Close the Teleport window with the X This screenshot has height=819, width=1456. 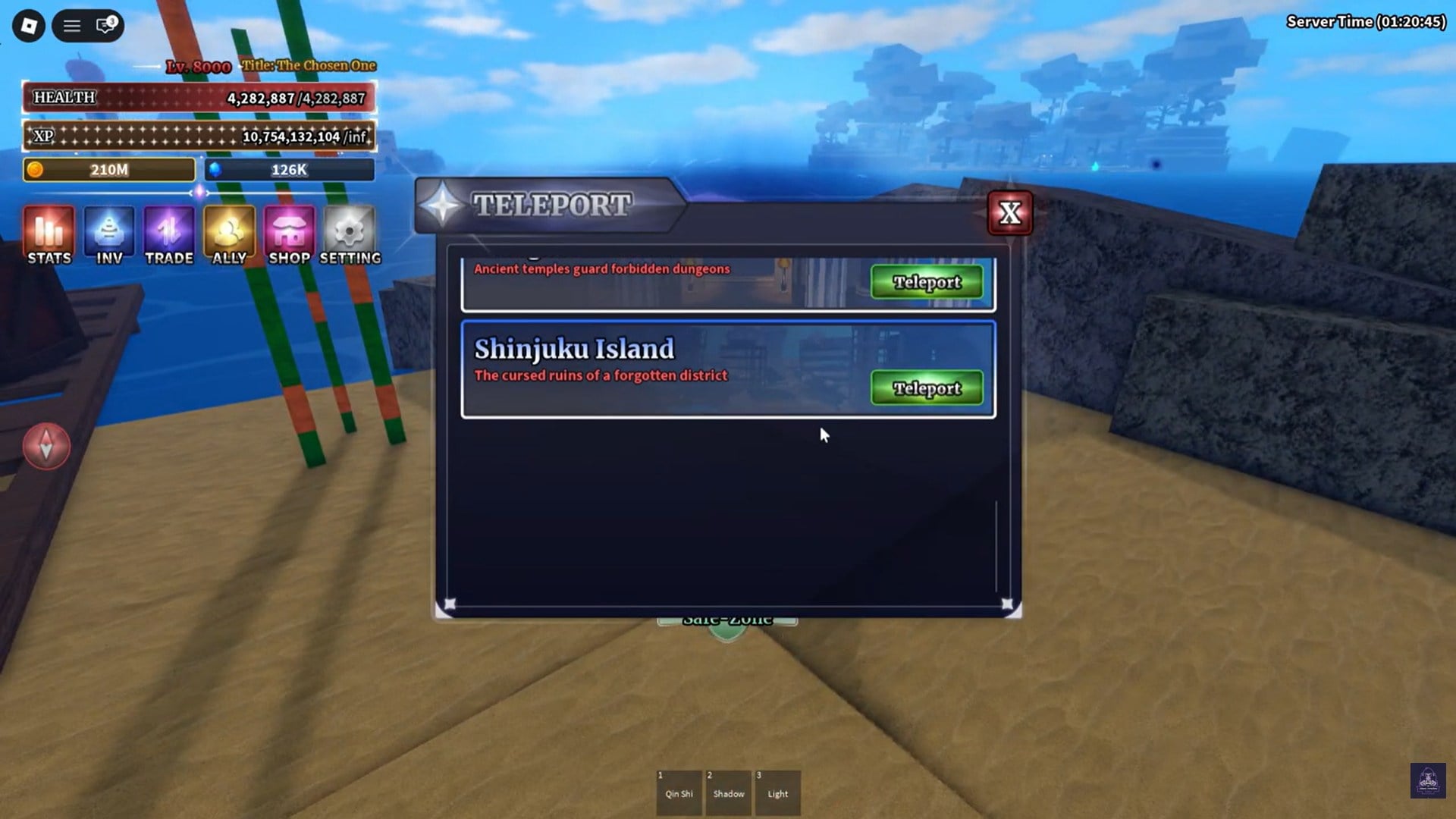tap(1010, 213)
